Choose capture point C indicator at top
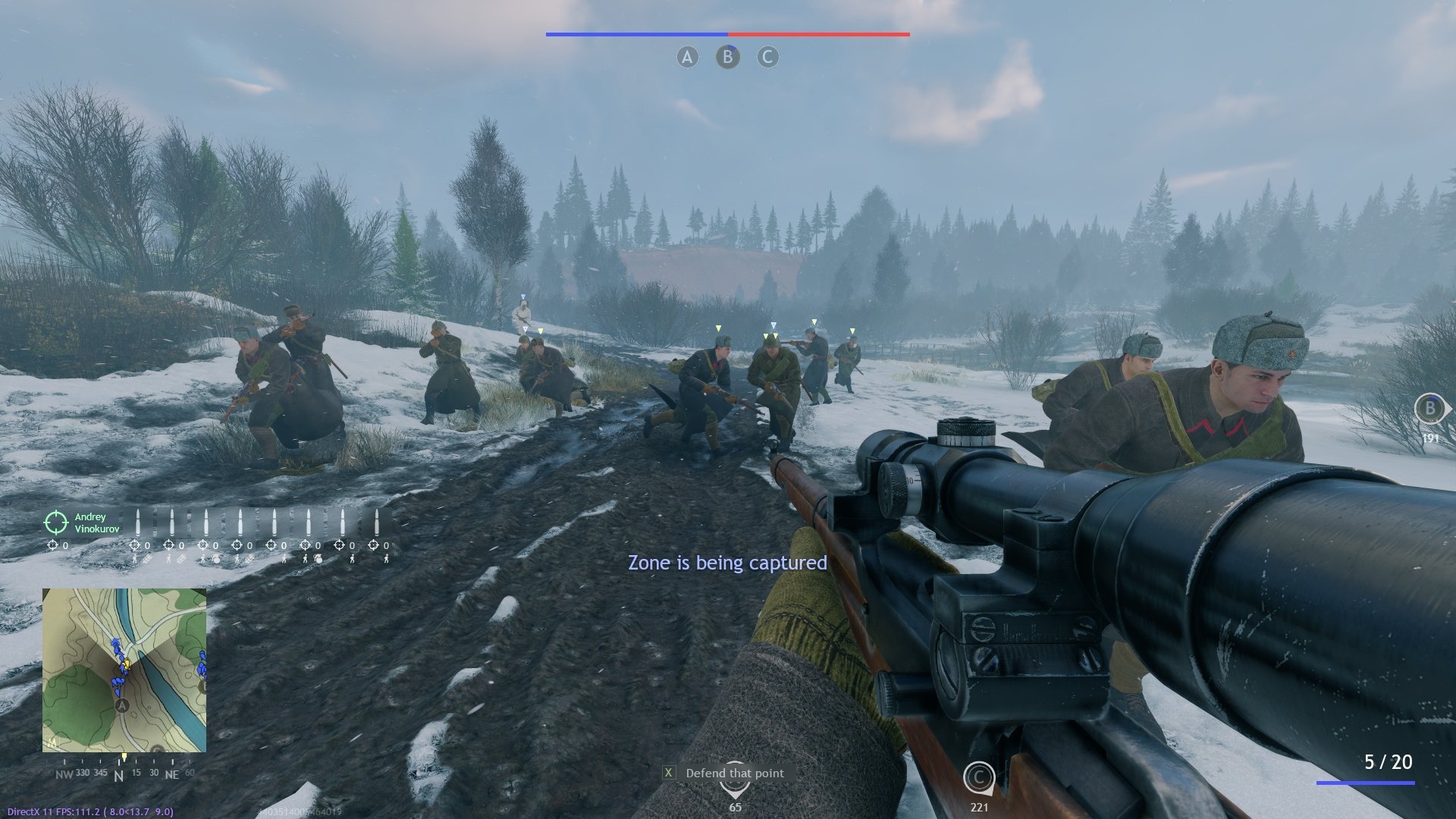 point(767,57)
